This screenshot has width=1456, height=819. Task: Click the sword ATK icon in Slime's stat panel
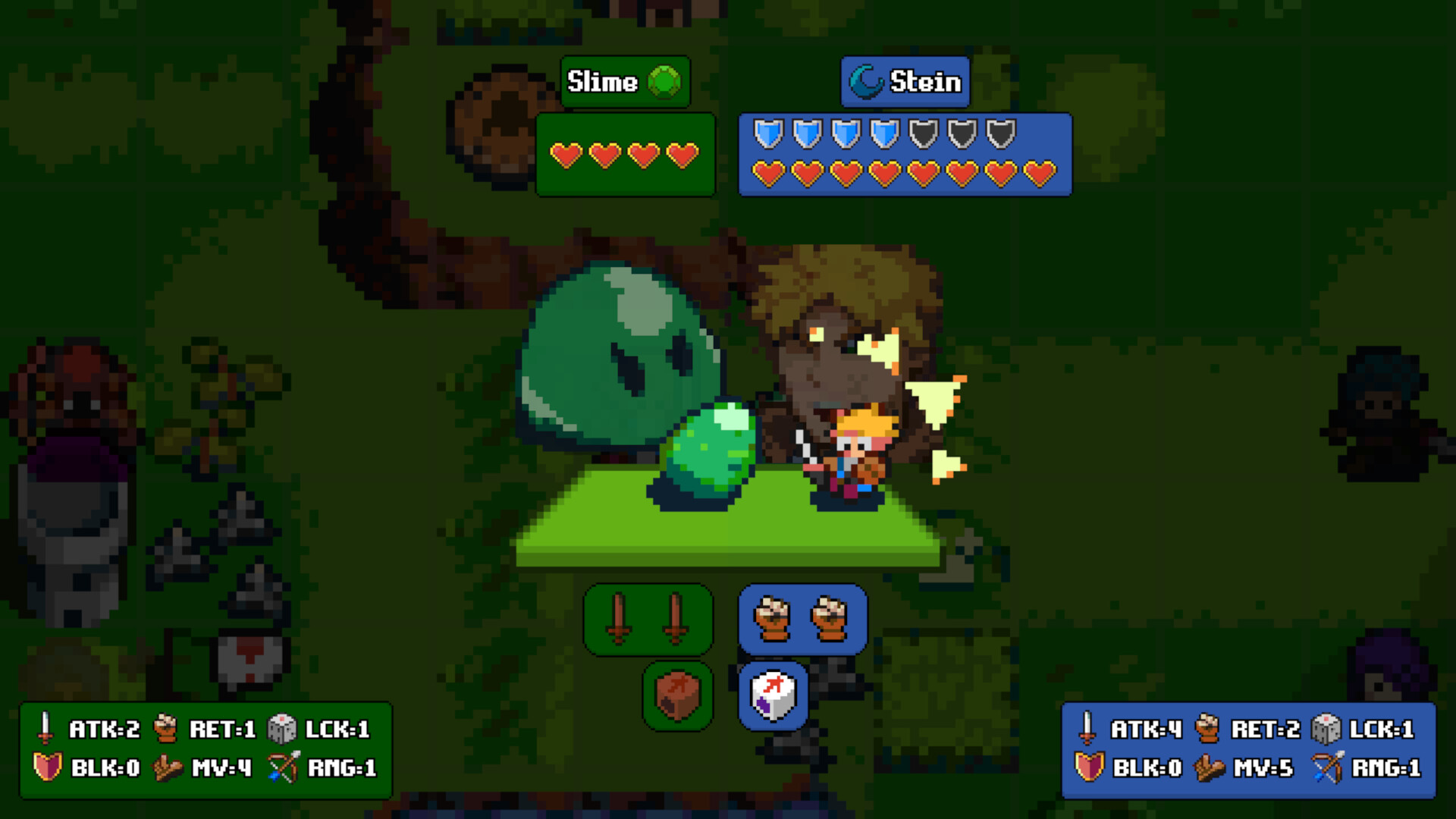point(45,727)
